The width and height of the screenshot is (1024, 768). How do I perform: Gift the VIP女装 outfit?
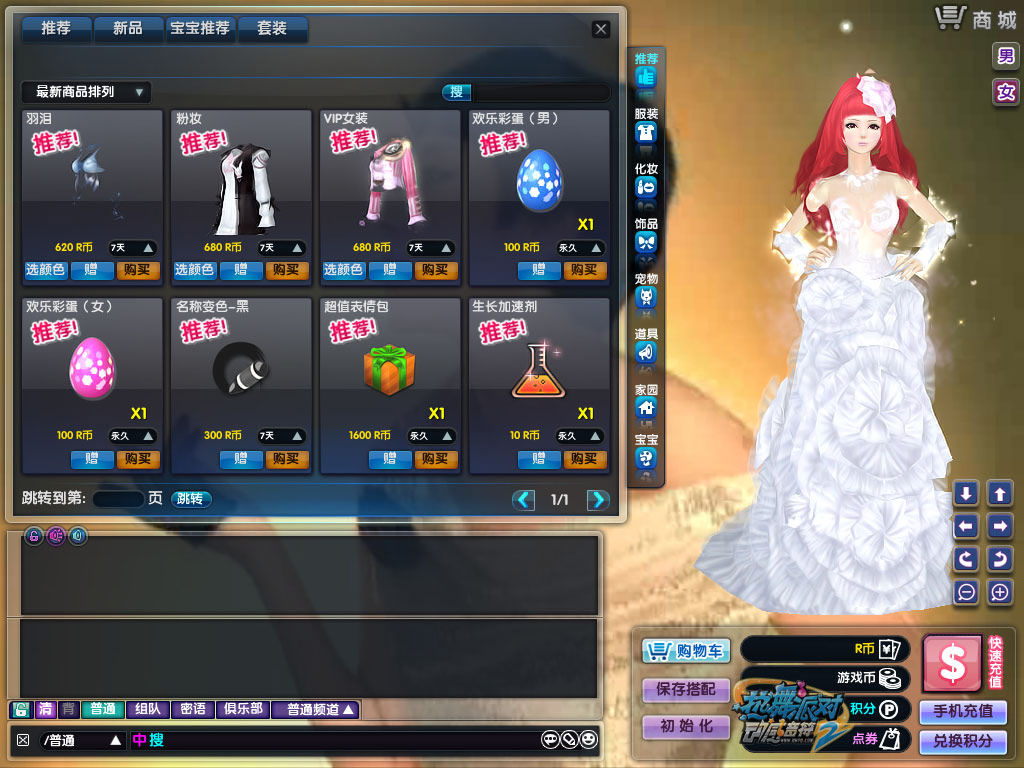tap(390, 270)
